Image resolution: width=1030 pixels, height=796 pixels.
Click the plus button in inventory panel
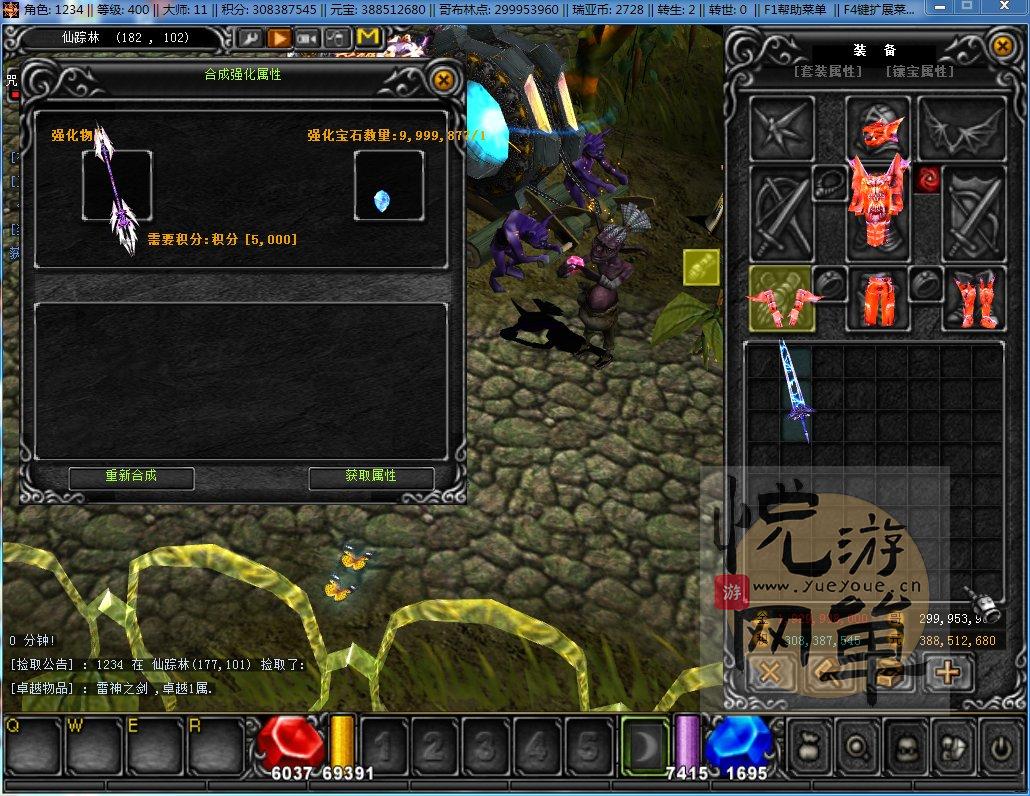tap(947, 673)
